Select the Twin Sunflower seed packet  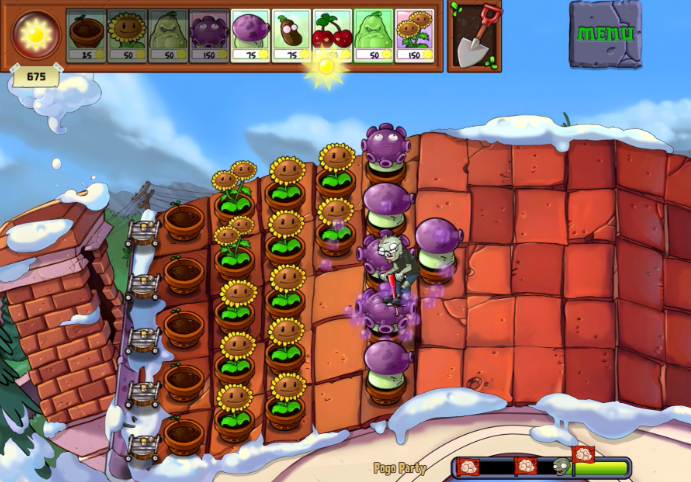tap(413, 36)
